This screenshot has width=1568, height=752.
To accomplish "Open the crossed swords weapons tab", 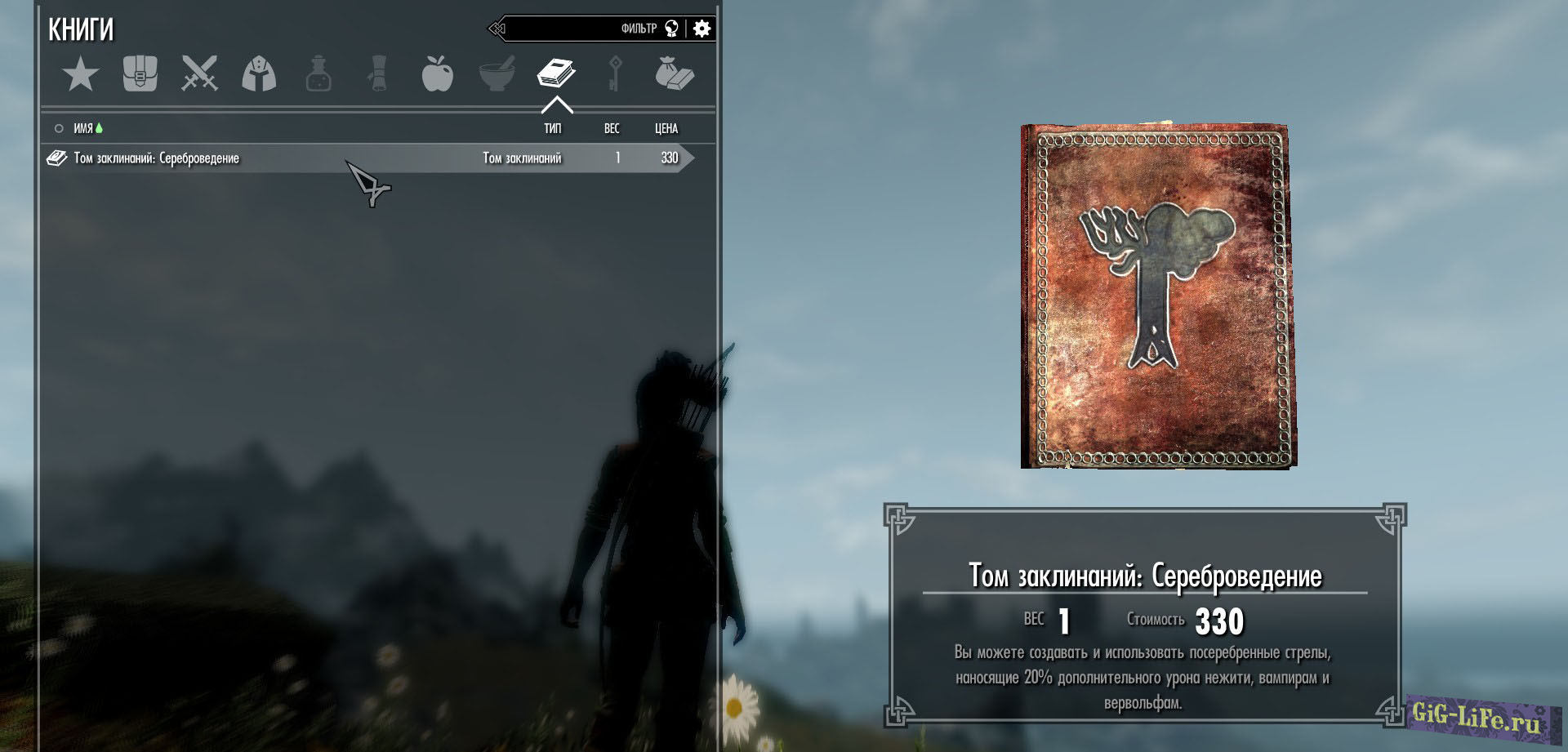I will pyautogui.click(x=199, y=74).
